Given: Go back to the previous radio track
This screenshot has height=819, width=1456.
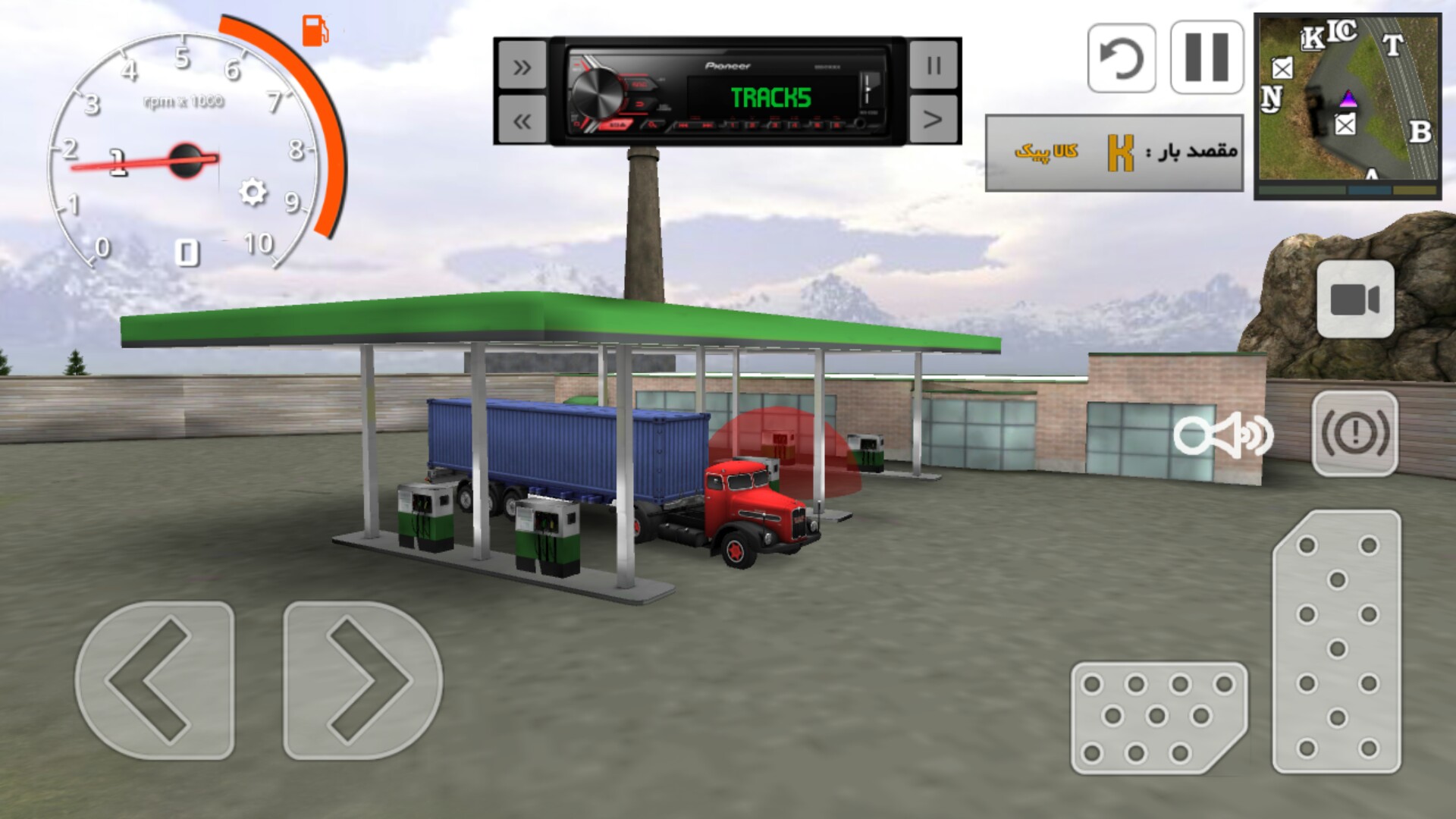Looking at the screenshot, I should [x=522, y=120].
